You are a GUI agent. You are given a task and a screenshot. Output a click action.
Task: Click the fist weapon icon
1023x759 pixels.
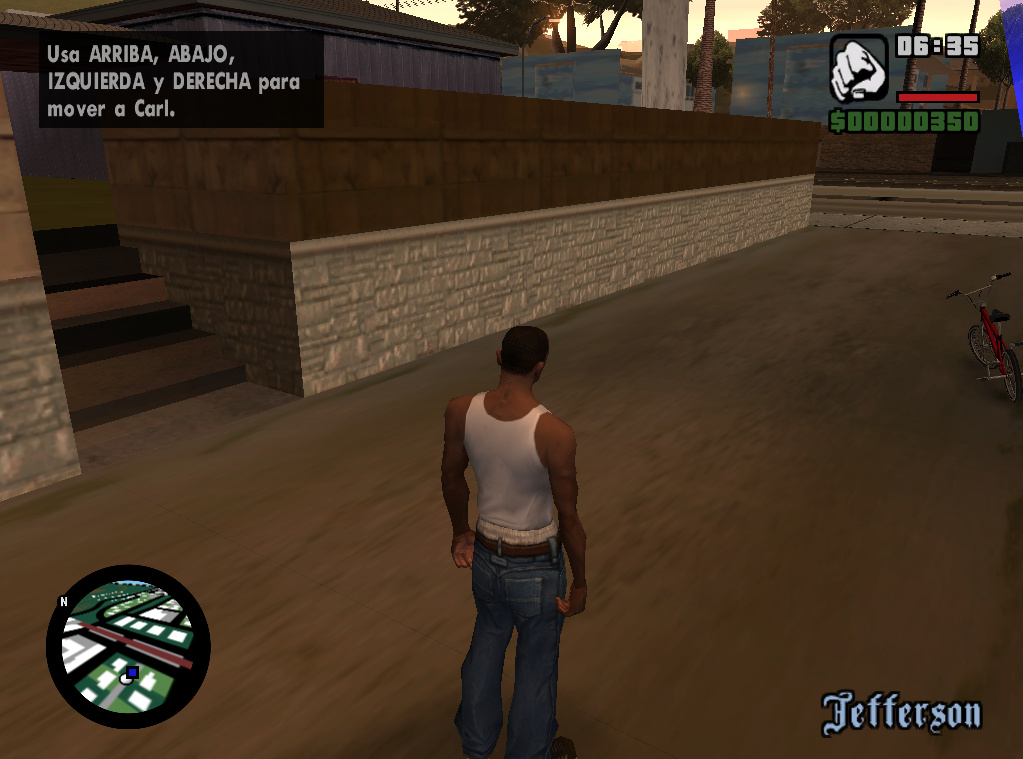pyautogui.click(x=858, y=68)
